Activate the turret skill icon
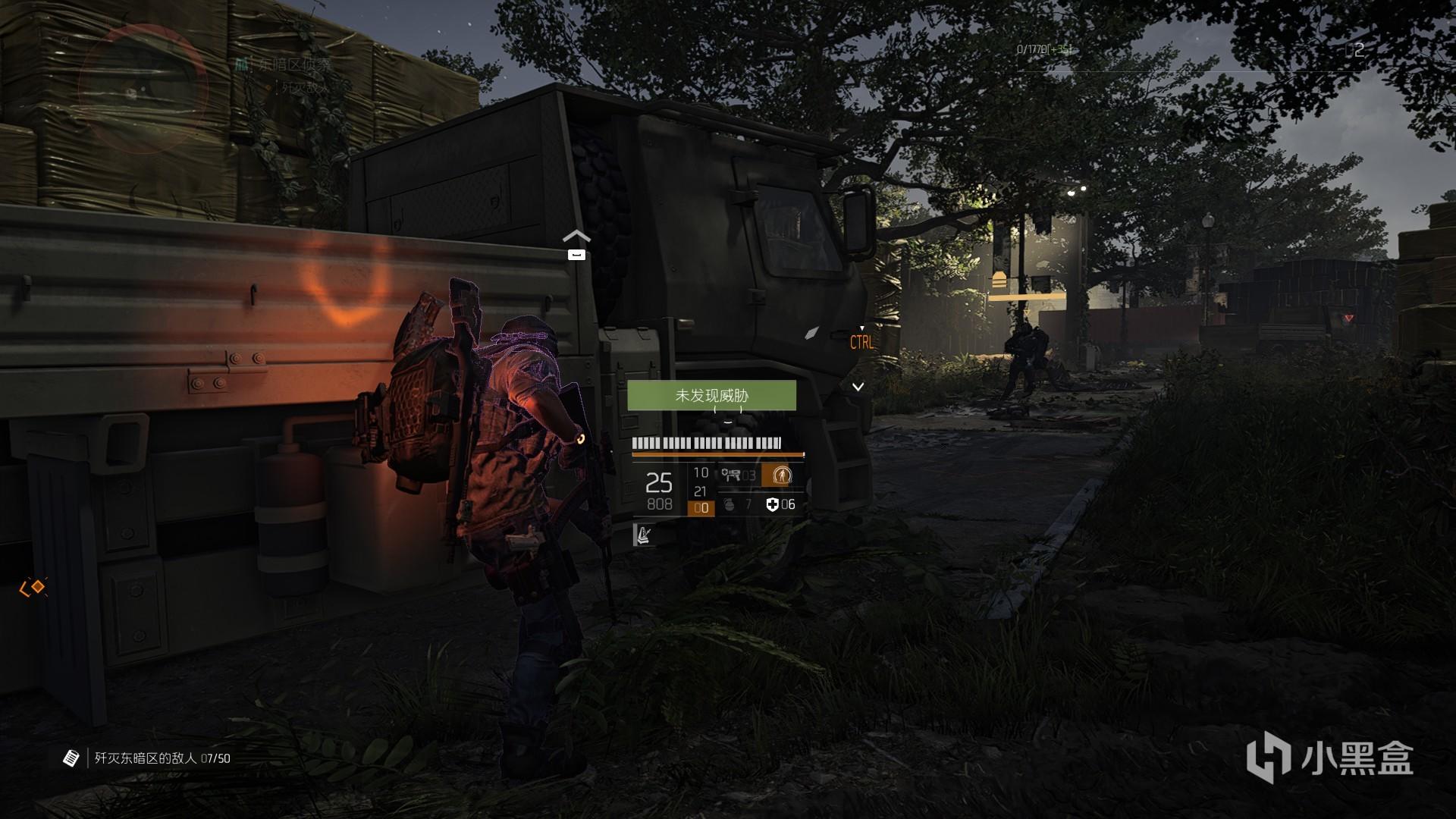 tap(731, 475)
